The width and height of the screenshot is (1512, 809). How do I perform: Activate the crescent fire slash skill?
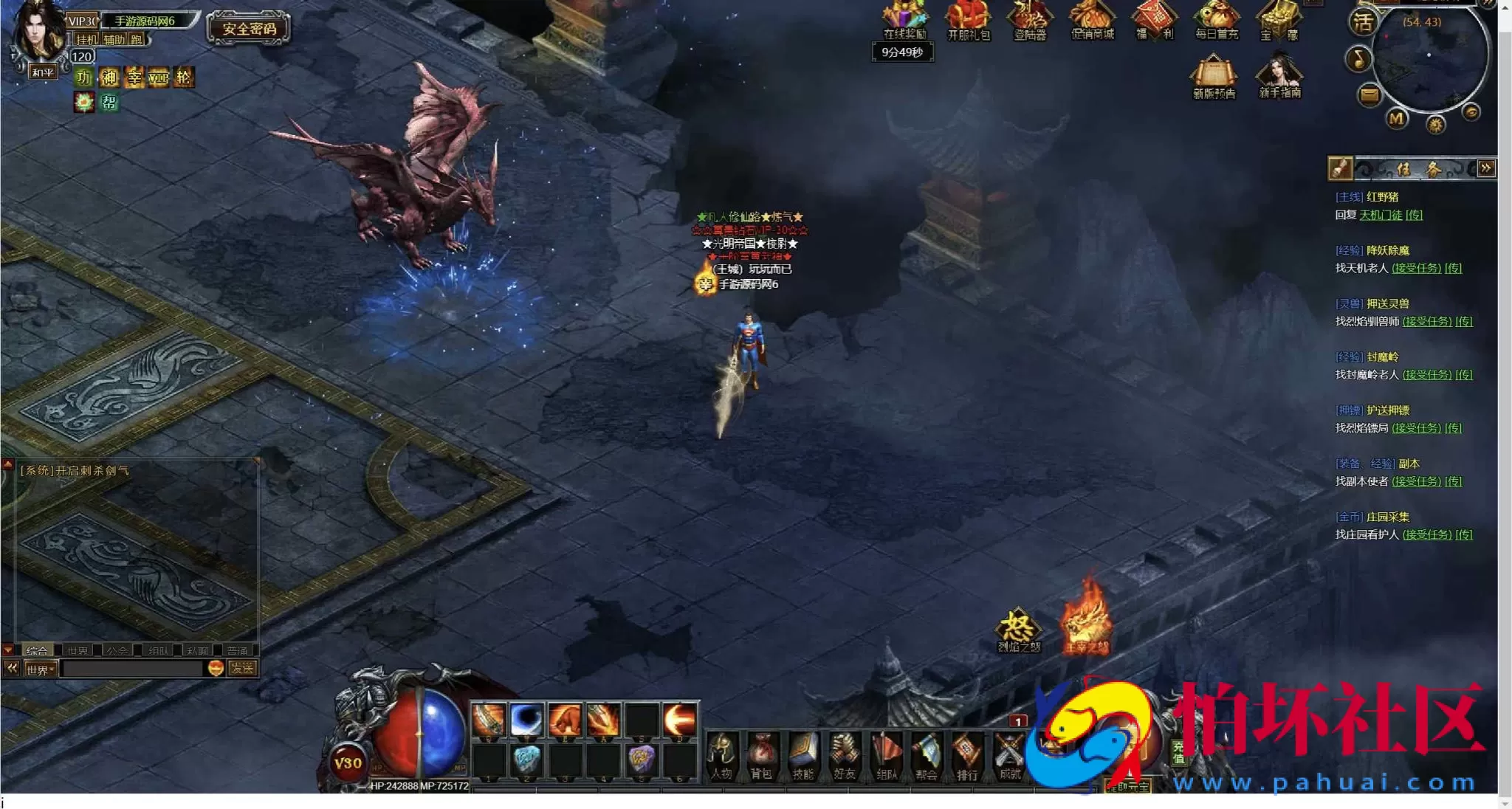click(678, 719)
